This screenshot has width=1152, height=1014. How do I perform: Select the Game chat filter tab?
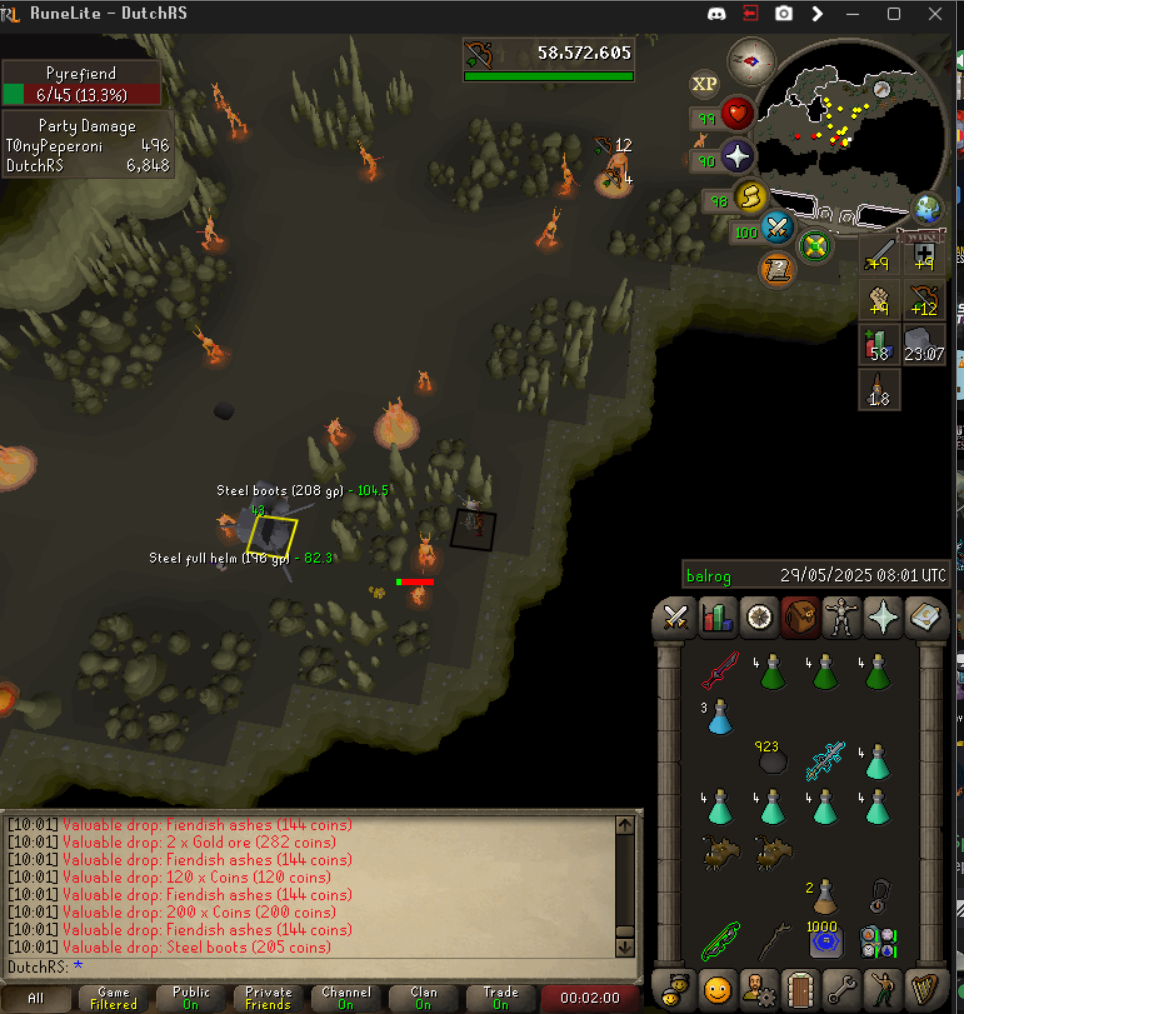(113, 997)
